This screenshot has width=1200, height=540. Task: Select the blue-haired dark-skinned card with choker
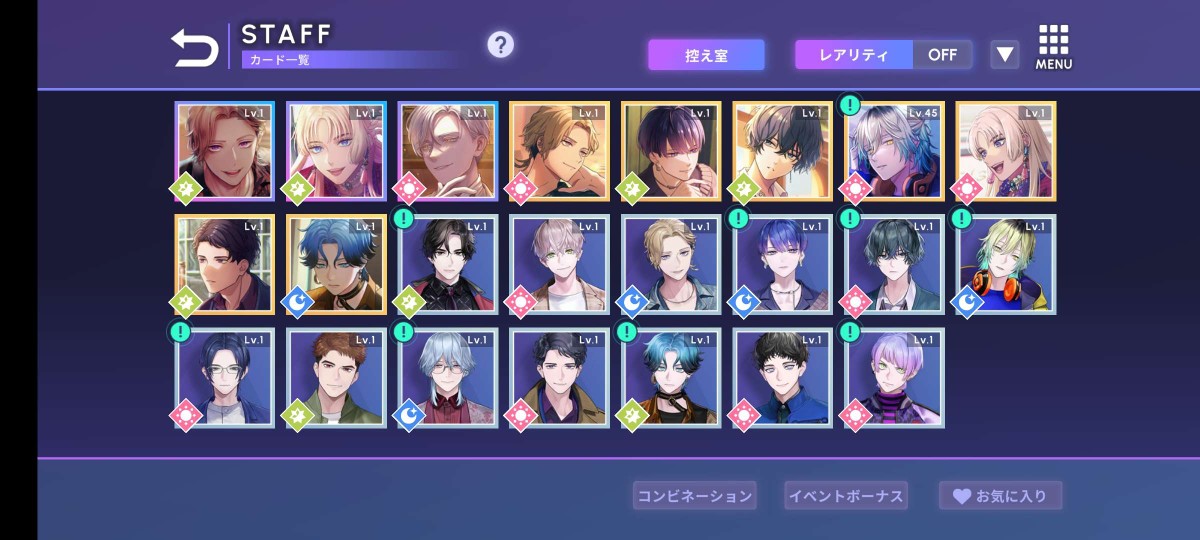click(x=336, y=264)
